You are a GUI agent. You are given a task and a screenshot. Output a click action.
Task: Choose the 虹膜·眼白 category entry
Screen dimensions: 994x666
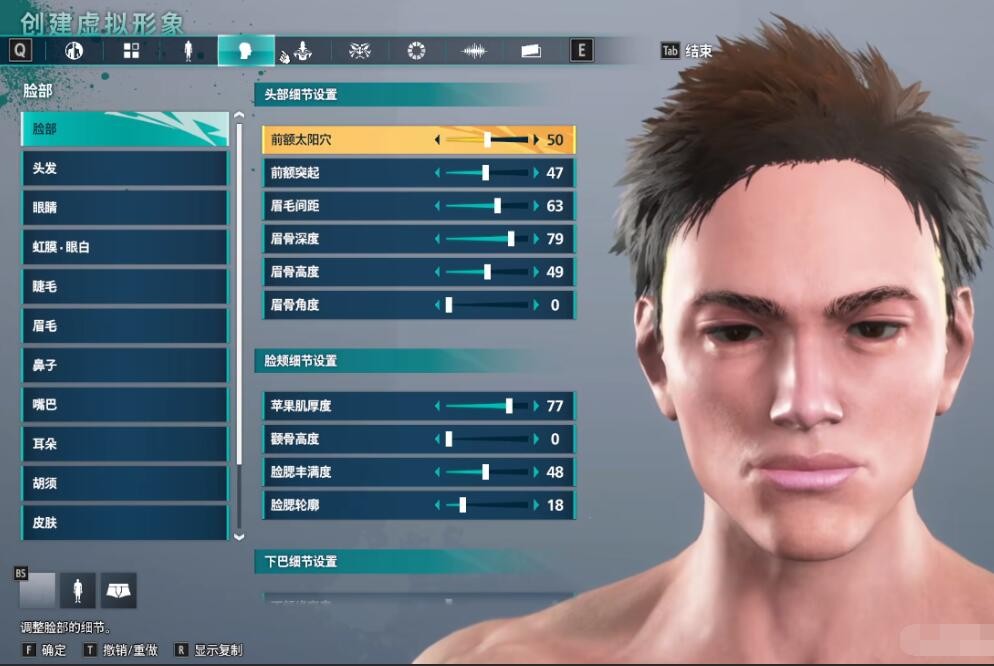pyautogui.click(x=124, y=246)
